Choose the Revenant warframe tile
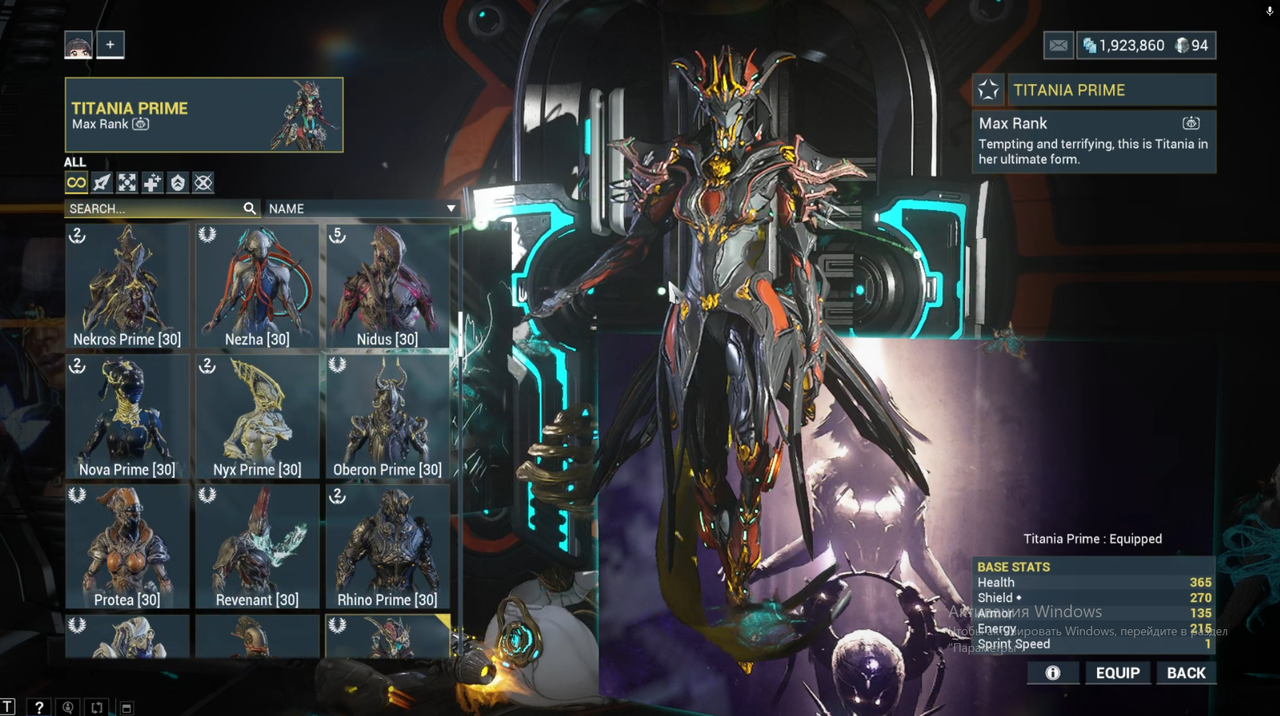This screenshot has height=716, width=1280. [x=257, y=547]
